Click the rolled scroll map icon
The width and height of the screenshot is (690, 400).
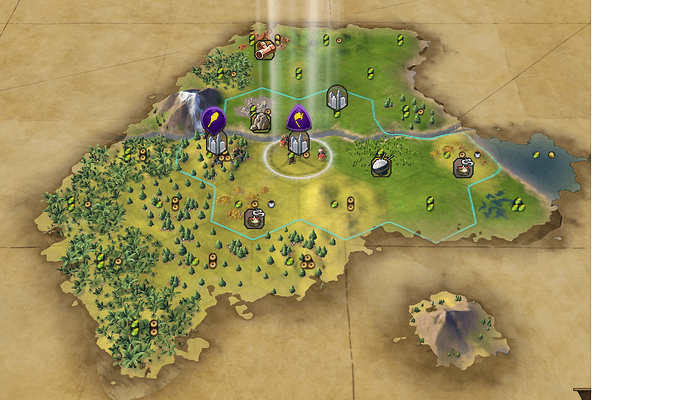[x=266, y=47]
